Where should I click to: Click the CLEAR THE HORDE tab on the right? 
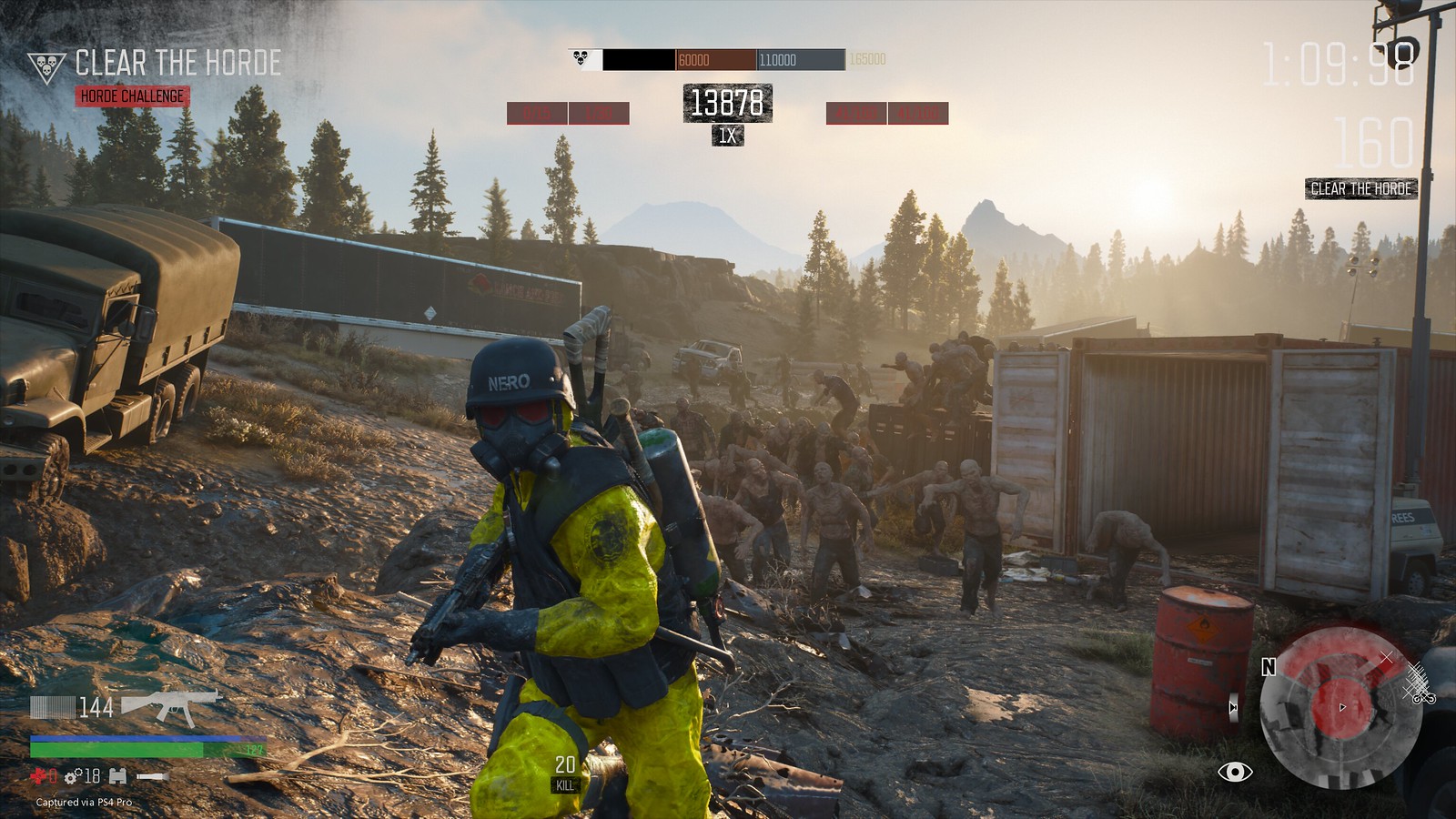pos(1360,190)
